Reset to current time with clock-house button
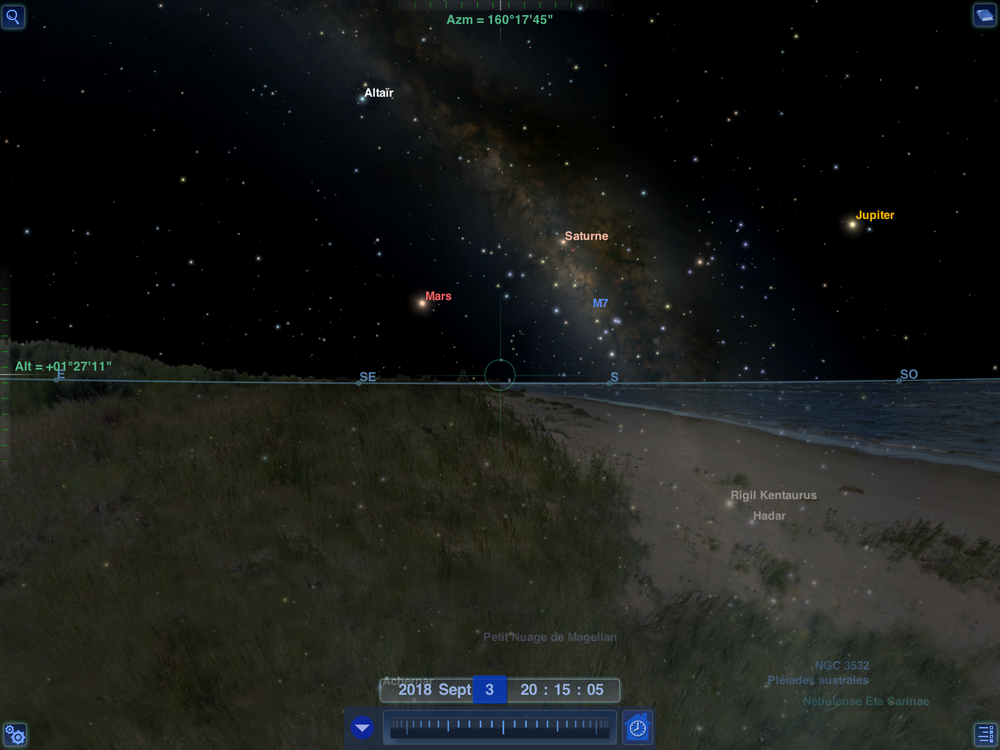The height and width of the screenshot is (750, 1000). click(637, 728)
